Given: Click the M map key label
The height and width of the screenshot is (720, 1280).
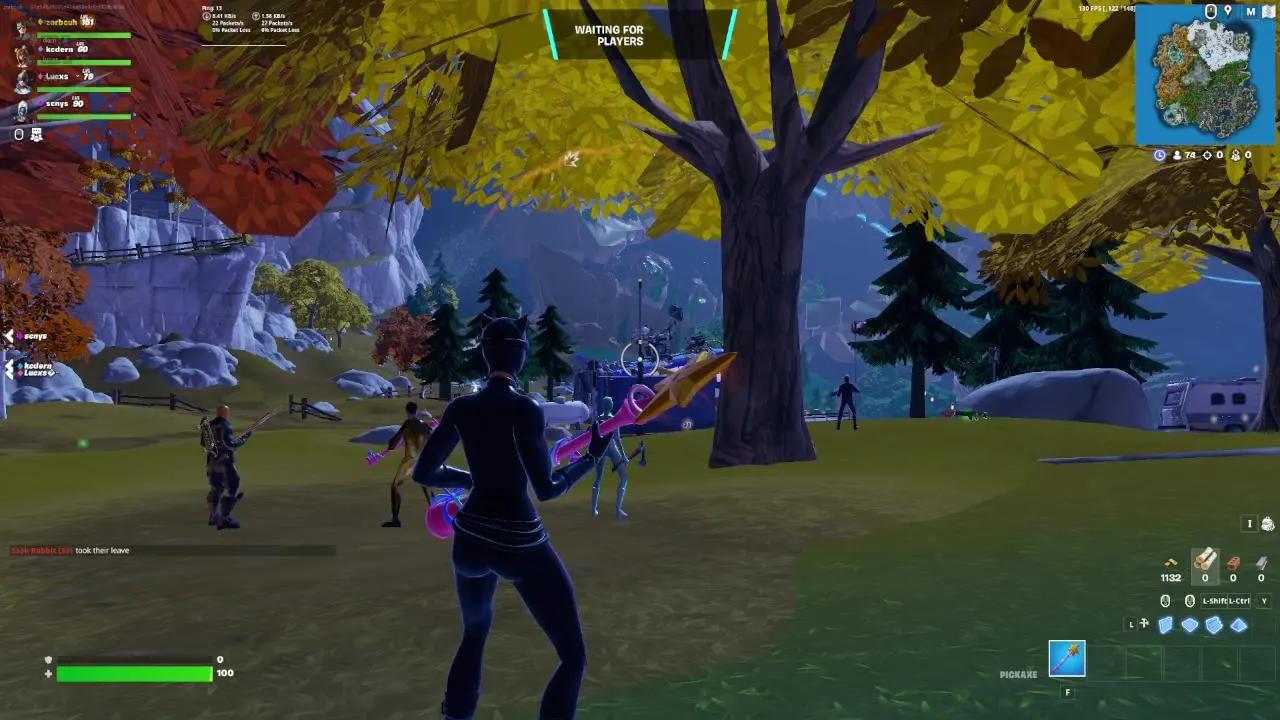Looking at the screenshot, I should click(1250, 12).
